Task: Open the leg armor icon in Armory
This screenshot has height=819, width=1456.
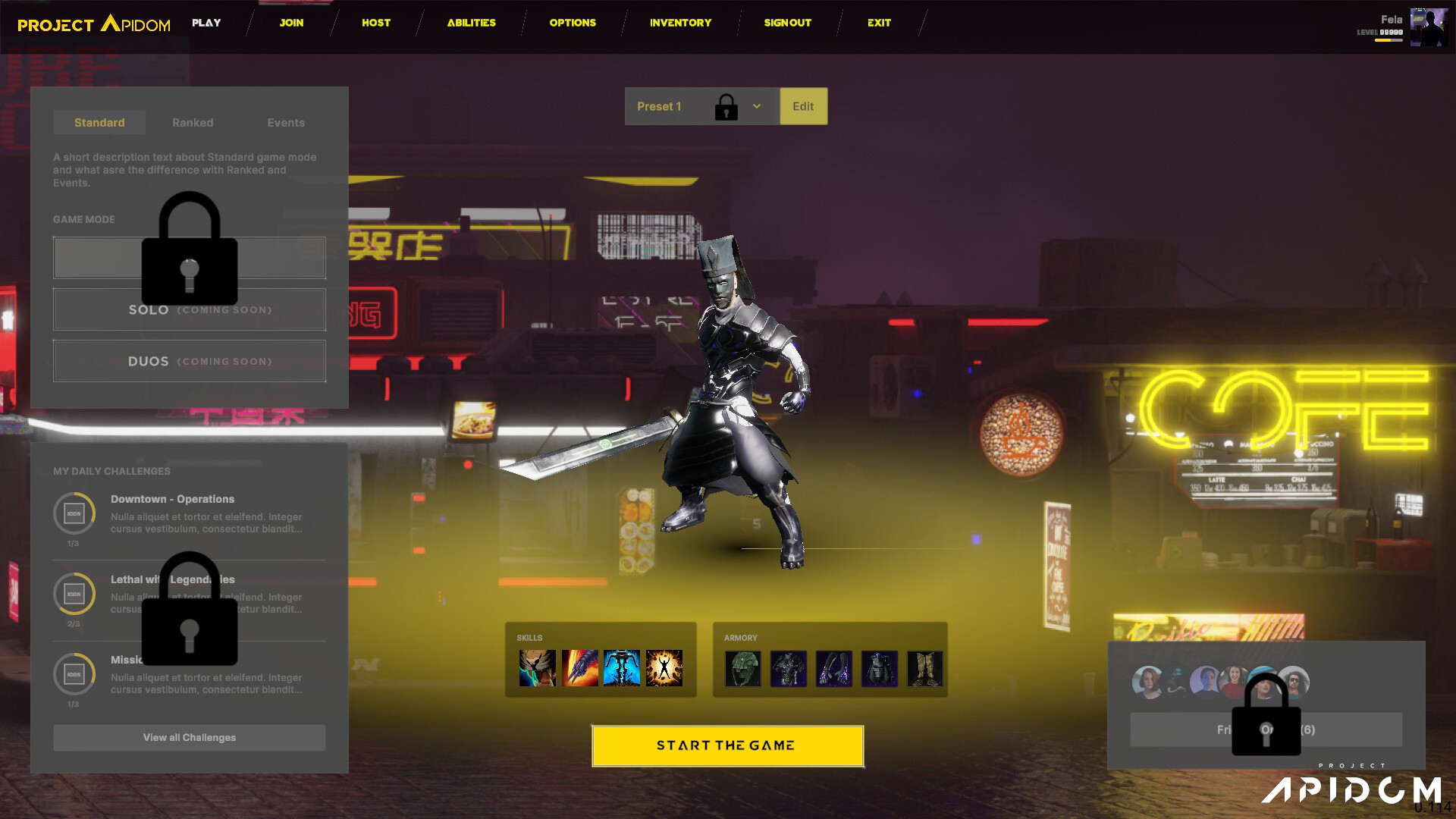Action: coord(880,669)
